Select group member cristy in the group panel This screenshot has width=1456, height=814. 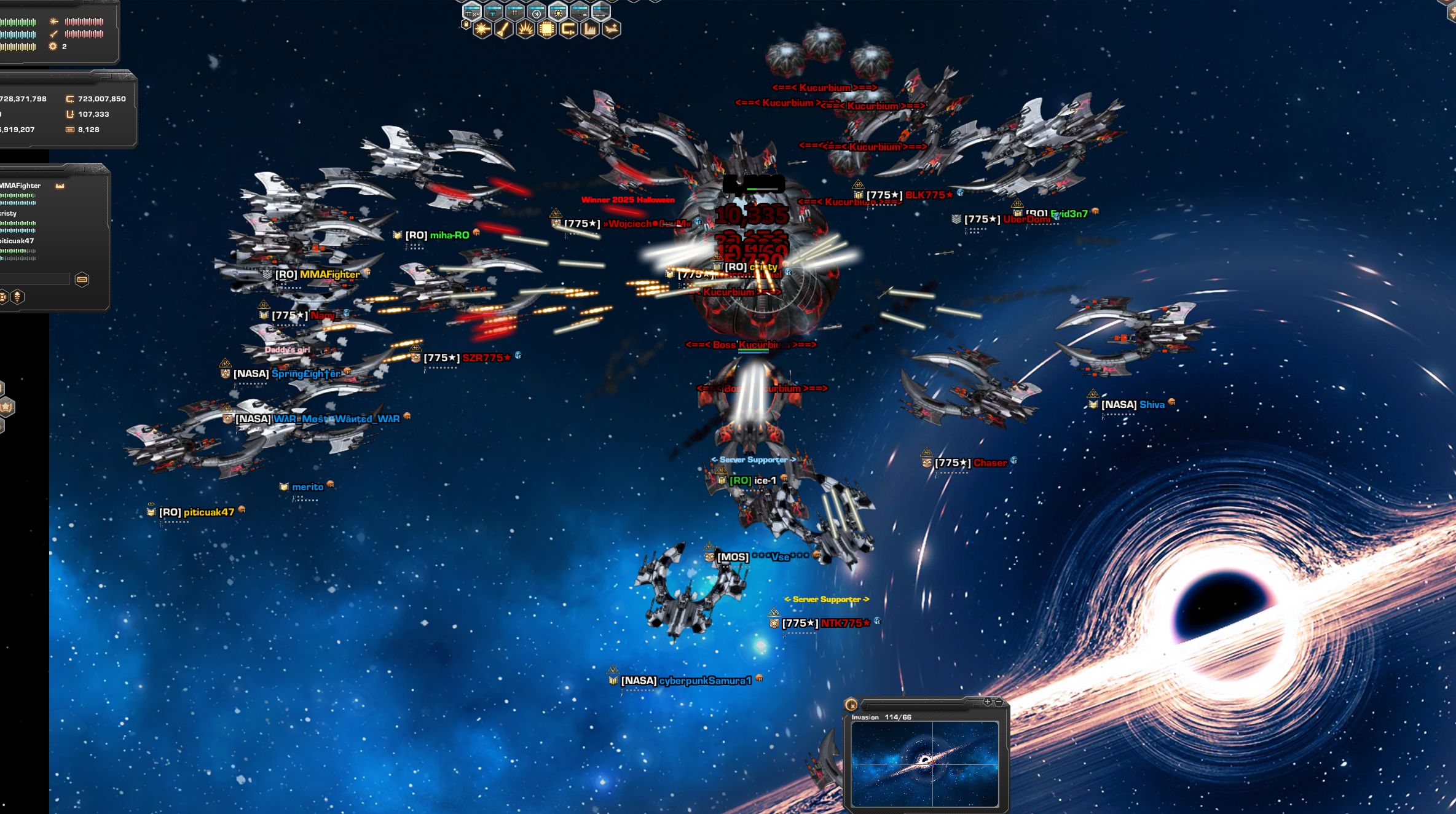9,213
